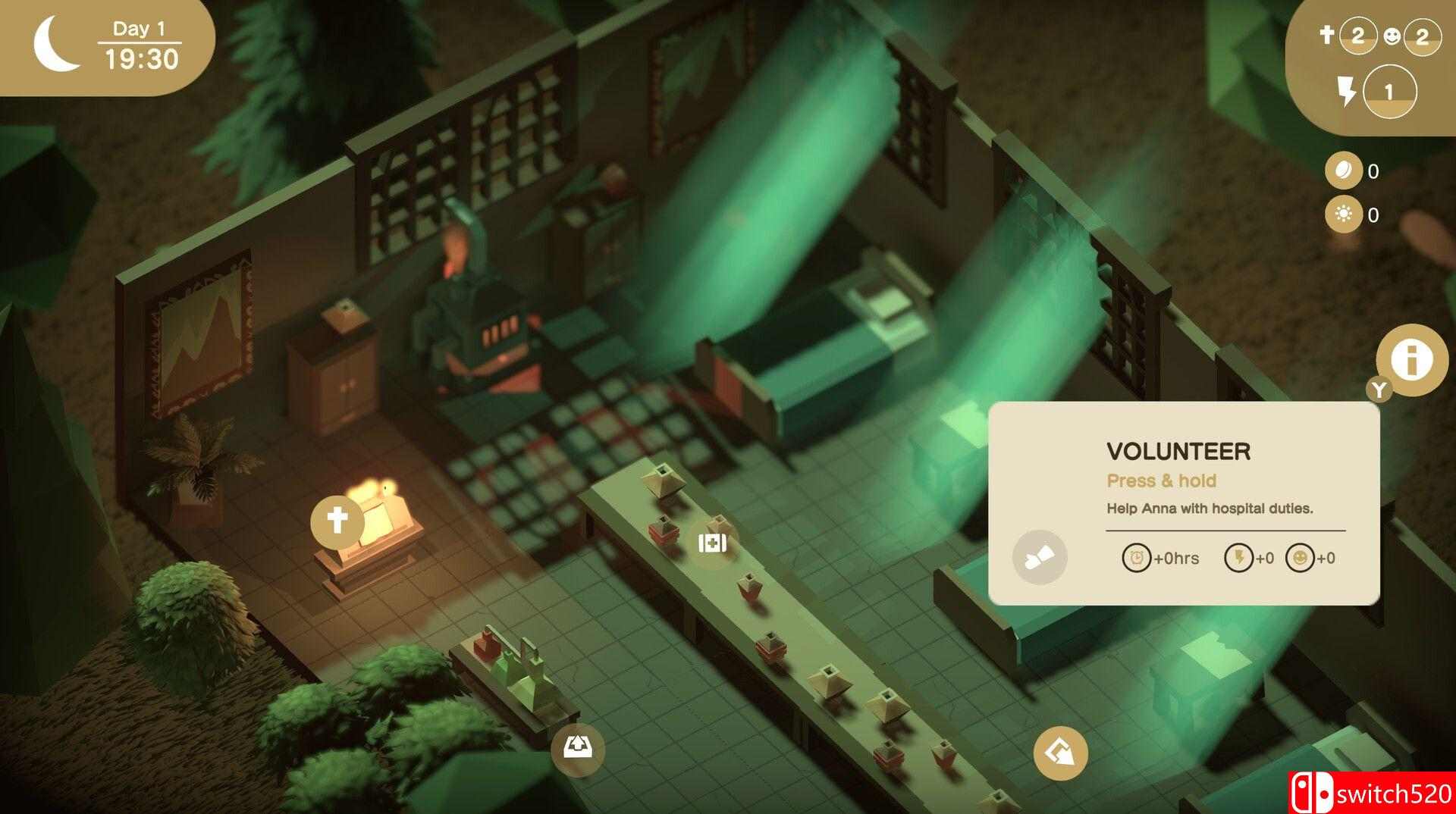Select the cross prayer marker icon
Screen dimensions: 1456x814
337,521
